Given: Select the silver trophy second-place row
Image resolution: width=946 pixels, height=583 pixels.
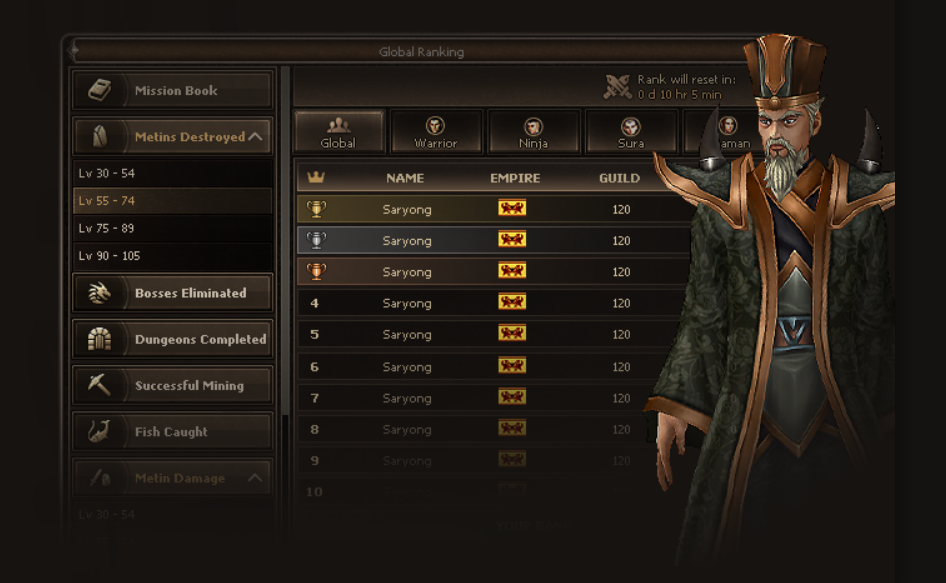Looking at the screenshot, I should coord(480,240).
